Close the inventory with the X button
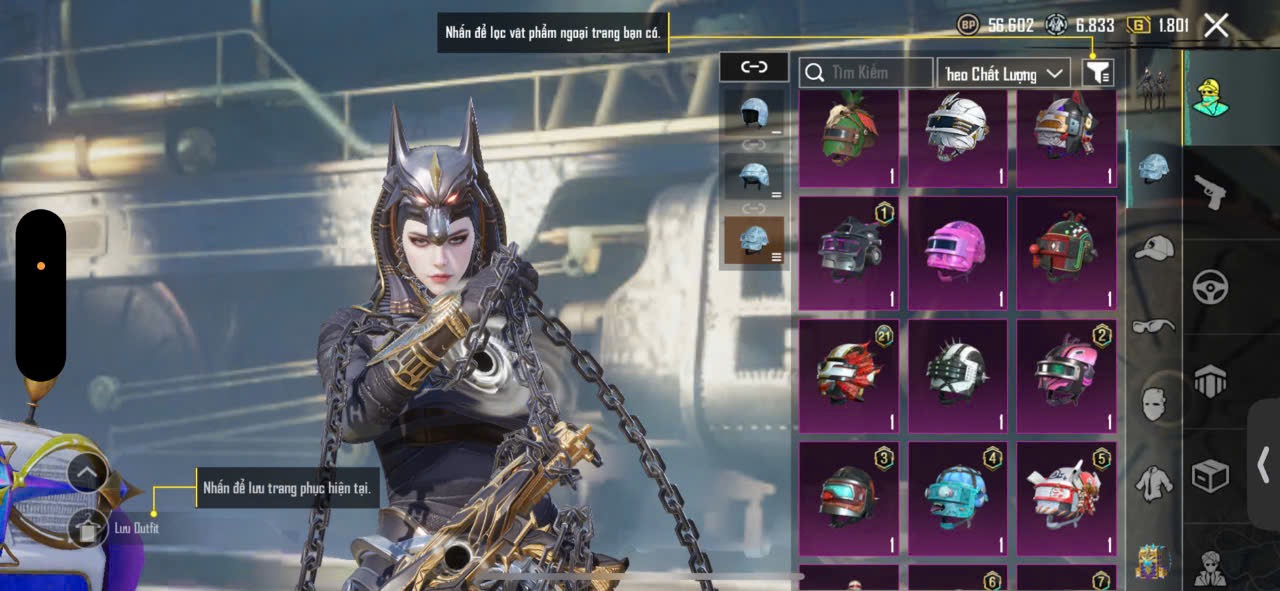Viewport: 1280px width, 591px height. point(1216,26)
